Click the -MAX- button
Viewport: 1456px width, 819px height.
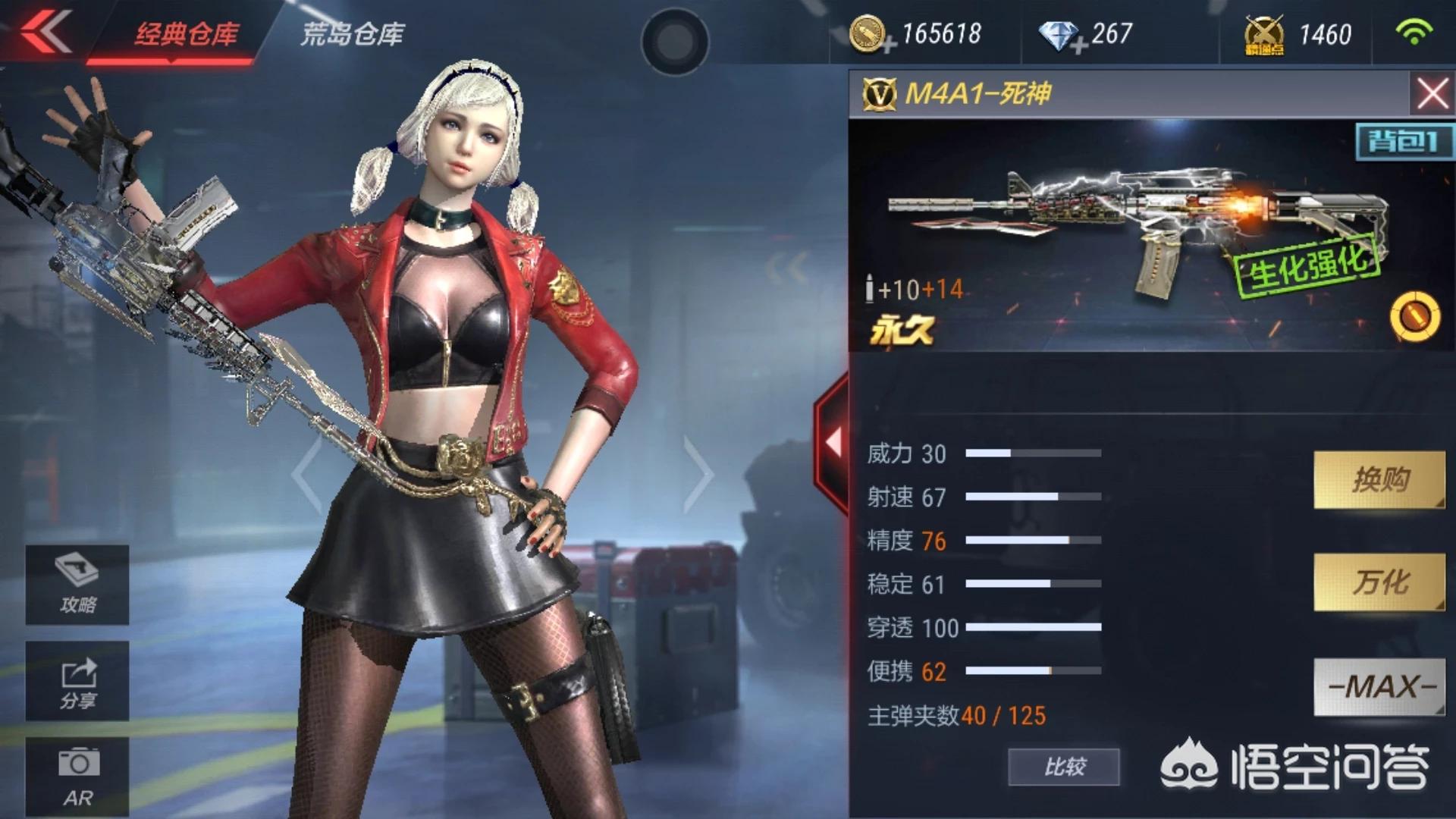pyautogui.click(x=1379, y=686)
